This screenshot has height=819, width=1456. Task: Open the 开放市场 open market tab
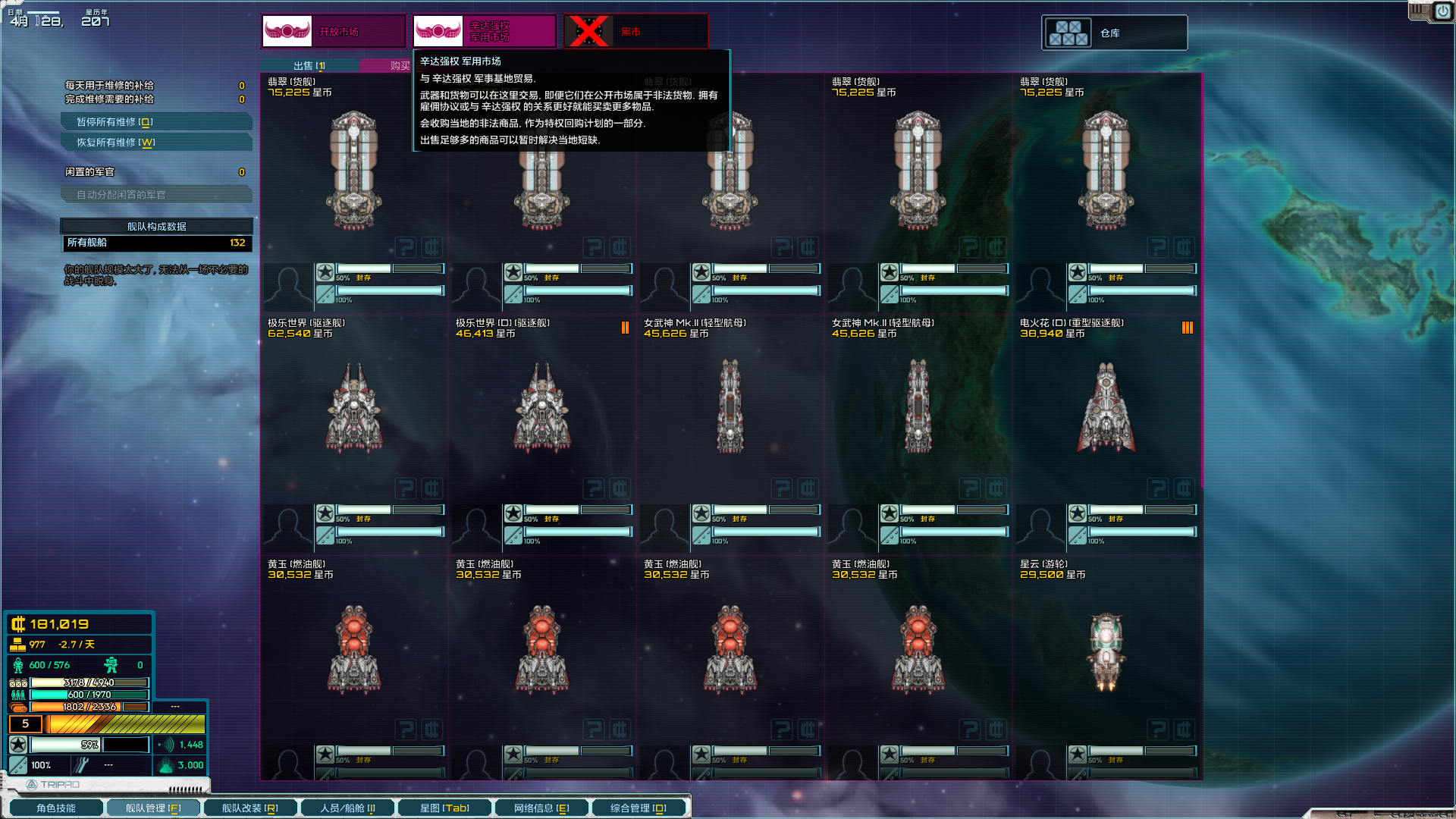[334, 32]
